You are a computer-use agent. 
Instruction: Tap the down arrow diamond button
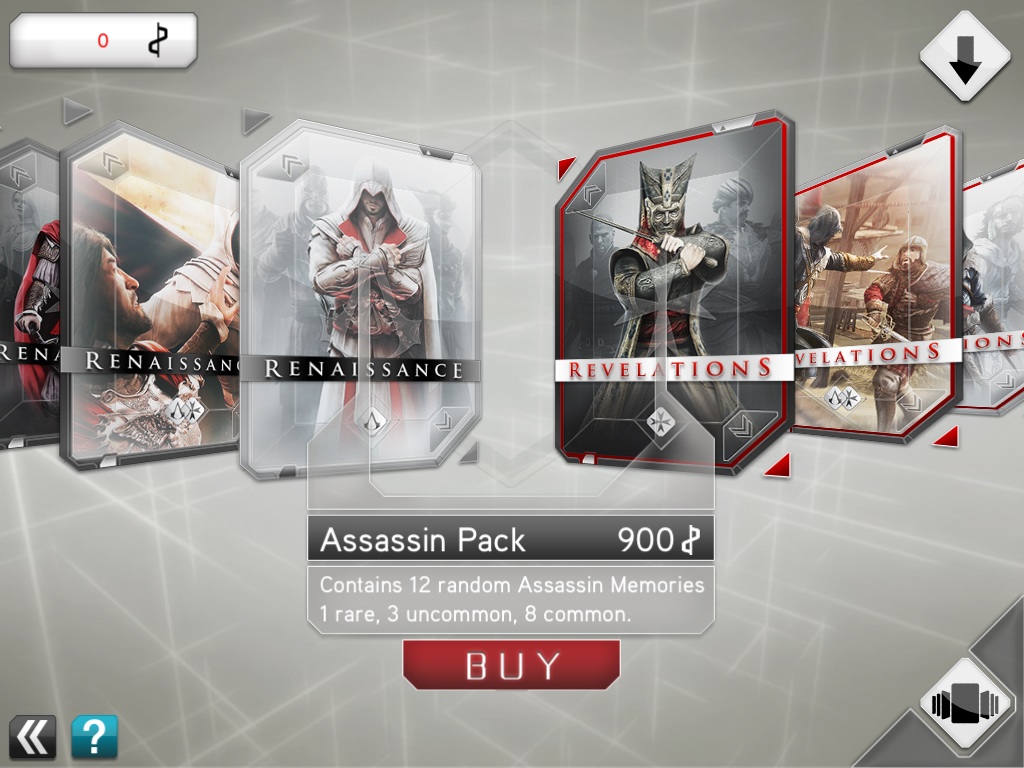(965, 56)
